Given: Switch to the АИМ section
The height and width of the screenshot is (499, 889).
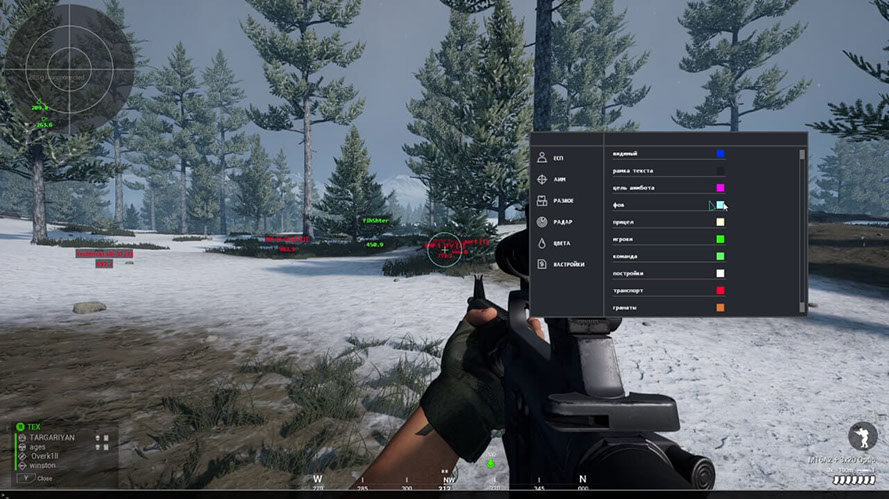Looking at the screenshot, I should (x=558, y=179).
